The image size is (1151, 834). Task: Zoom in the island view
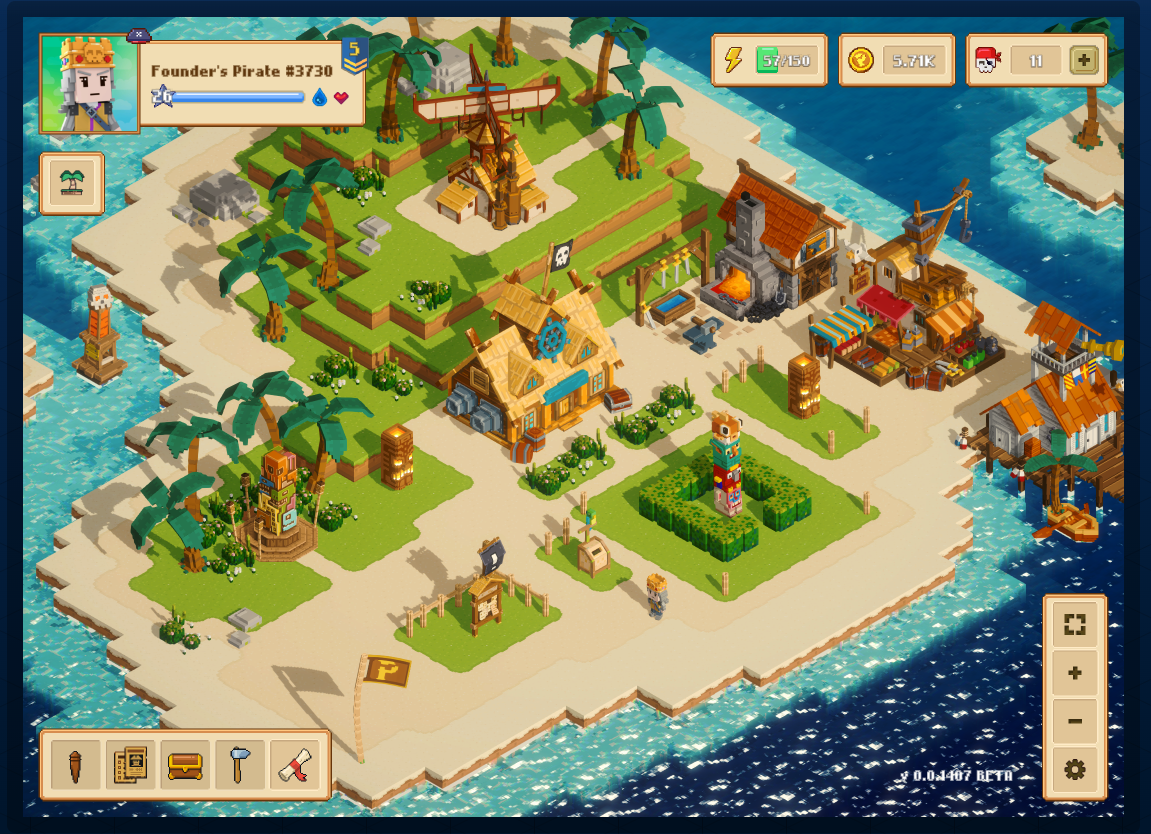coord(1075,673)
